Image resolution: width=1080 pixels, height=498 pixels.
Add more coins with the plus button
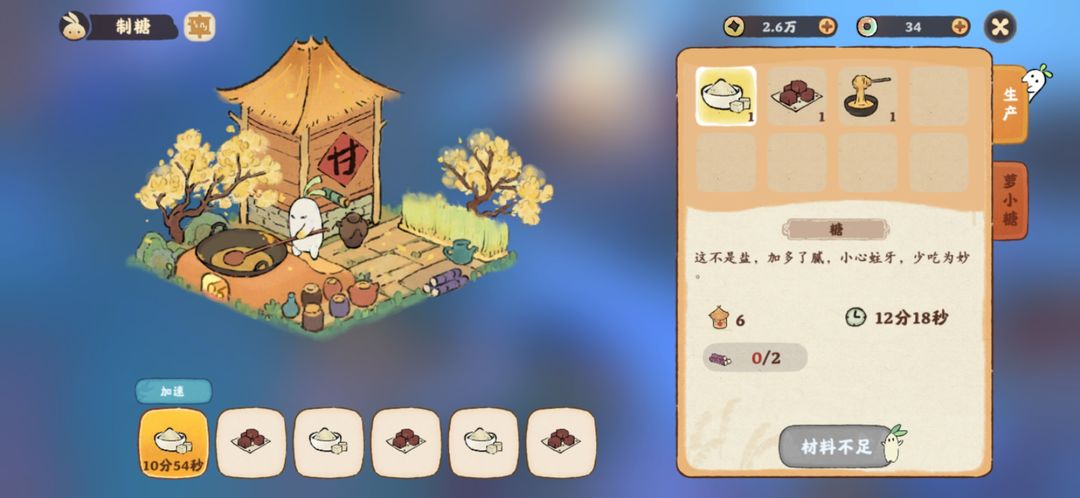point(826,27)
